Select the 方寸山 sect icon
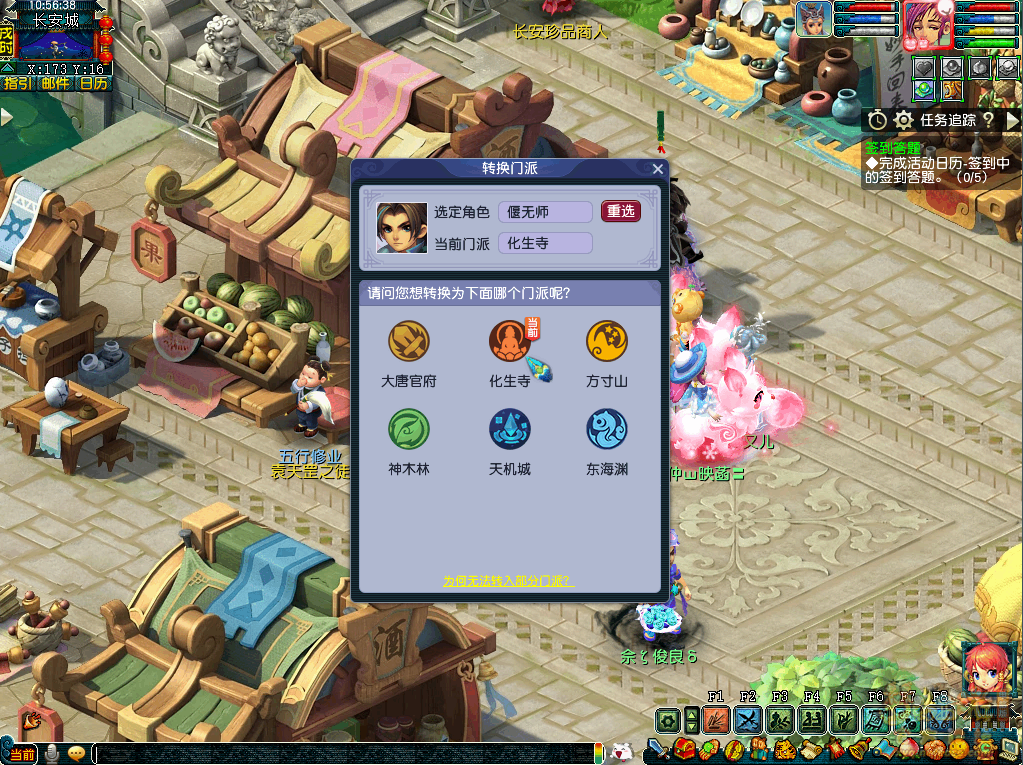Viewport: 1023px width, 765px height. tap(607, 341)
